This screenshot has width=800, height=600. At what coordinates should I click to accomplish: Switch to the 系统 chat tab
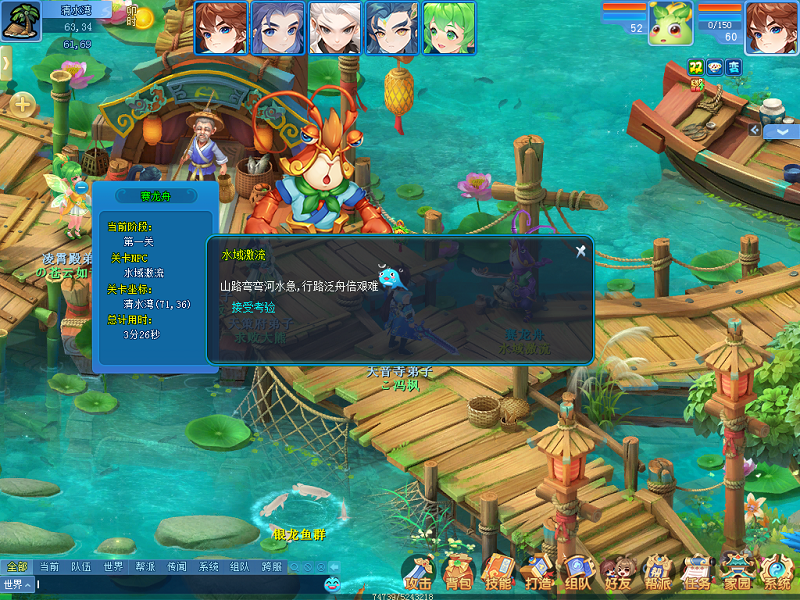point(208,567)
